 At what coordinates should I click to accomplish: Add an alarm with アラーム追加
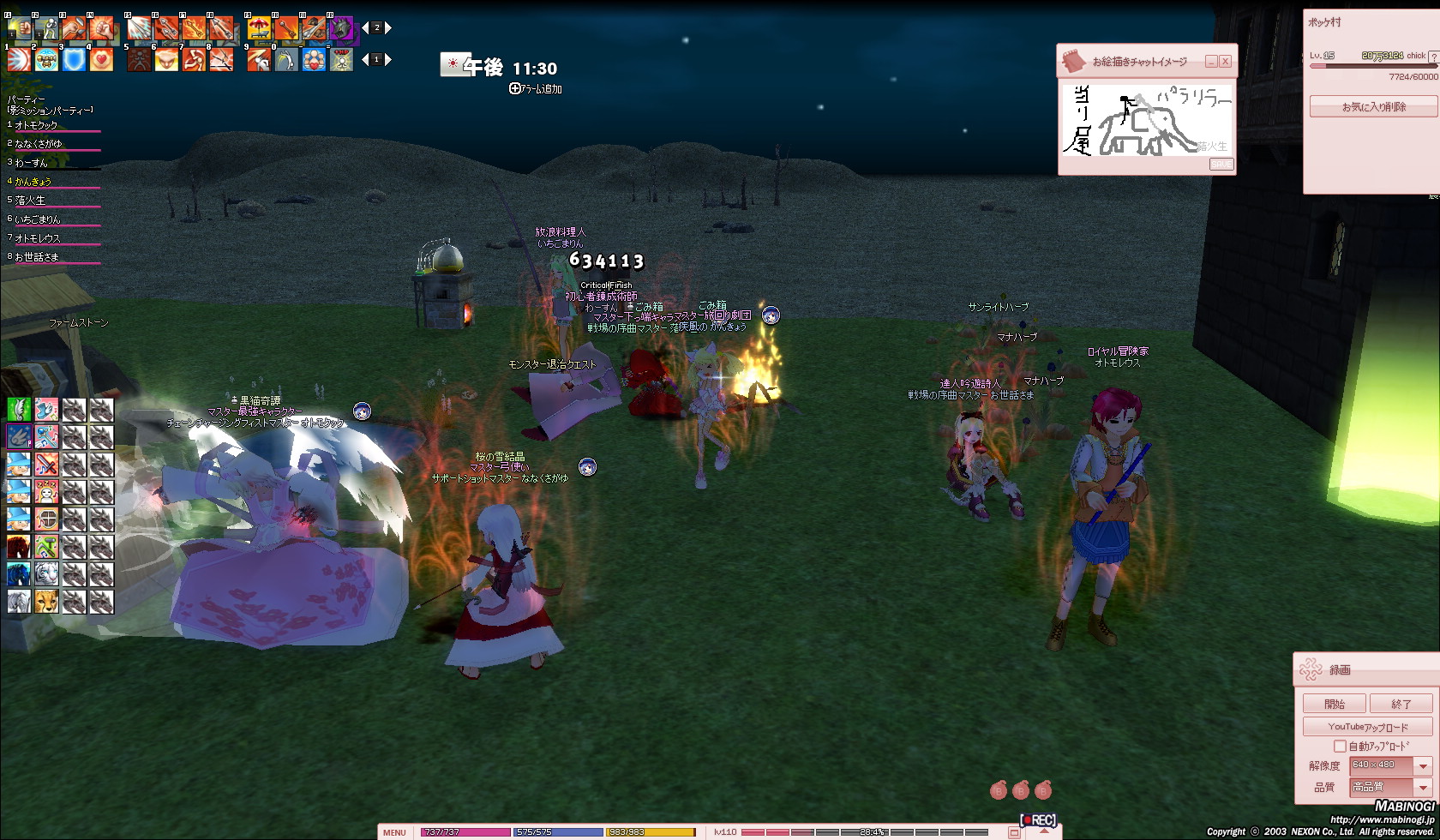pyautogui.click(x=536, y=88)
